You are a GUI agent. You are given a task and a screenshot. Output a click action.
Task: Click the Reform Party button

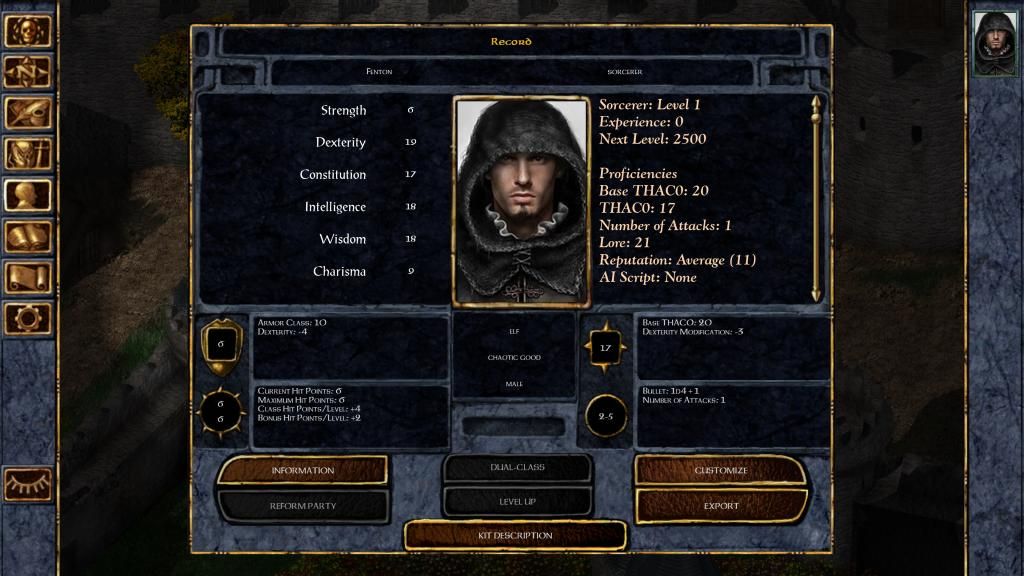(x=302, y=506)
